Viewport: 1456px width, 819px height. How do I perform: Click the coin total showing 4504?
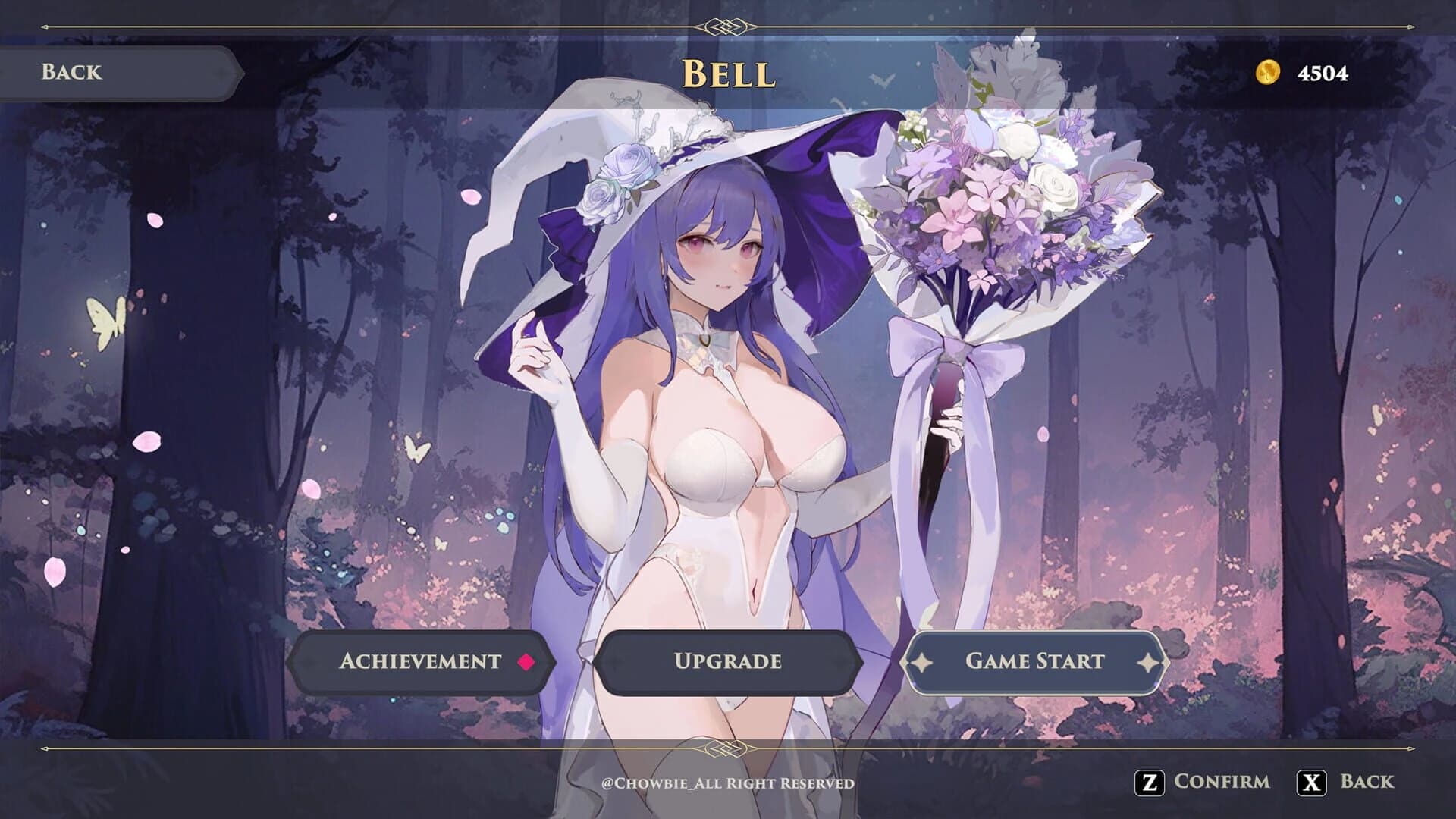pos(1323,74)
